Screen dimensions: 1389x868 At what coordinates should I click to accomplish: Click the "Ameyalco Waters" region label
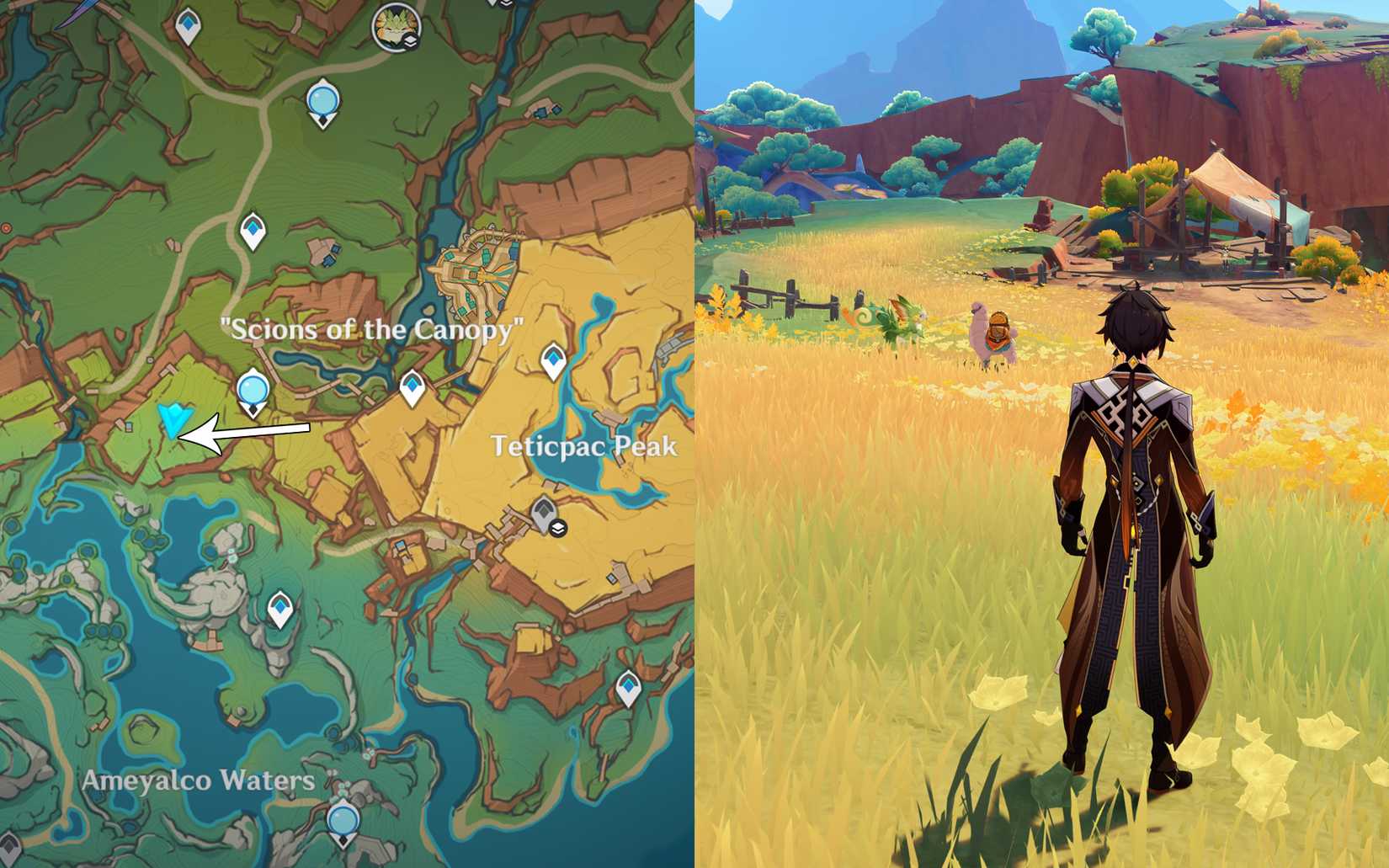click(x=196, y=780)
